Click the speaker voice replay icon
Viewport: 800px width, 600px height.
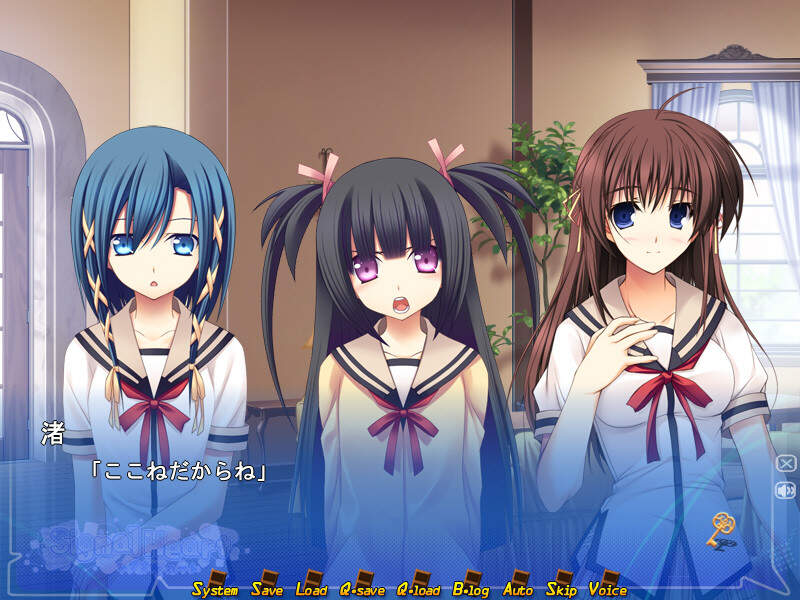[786, 490]
